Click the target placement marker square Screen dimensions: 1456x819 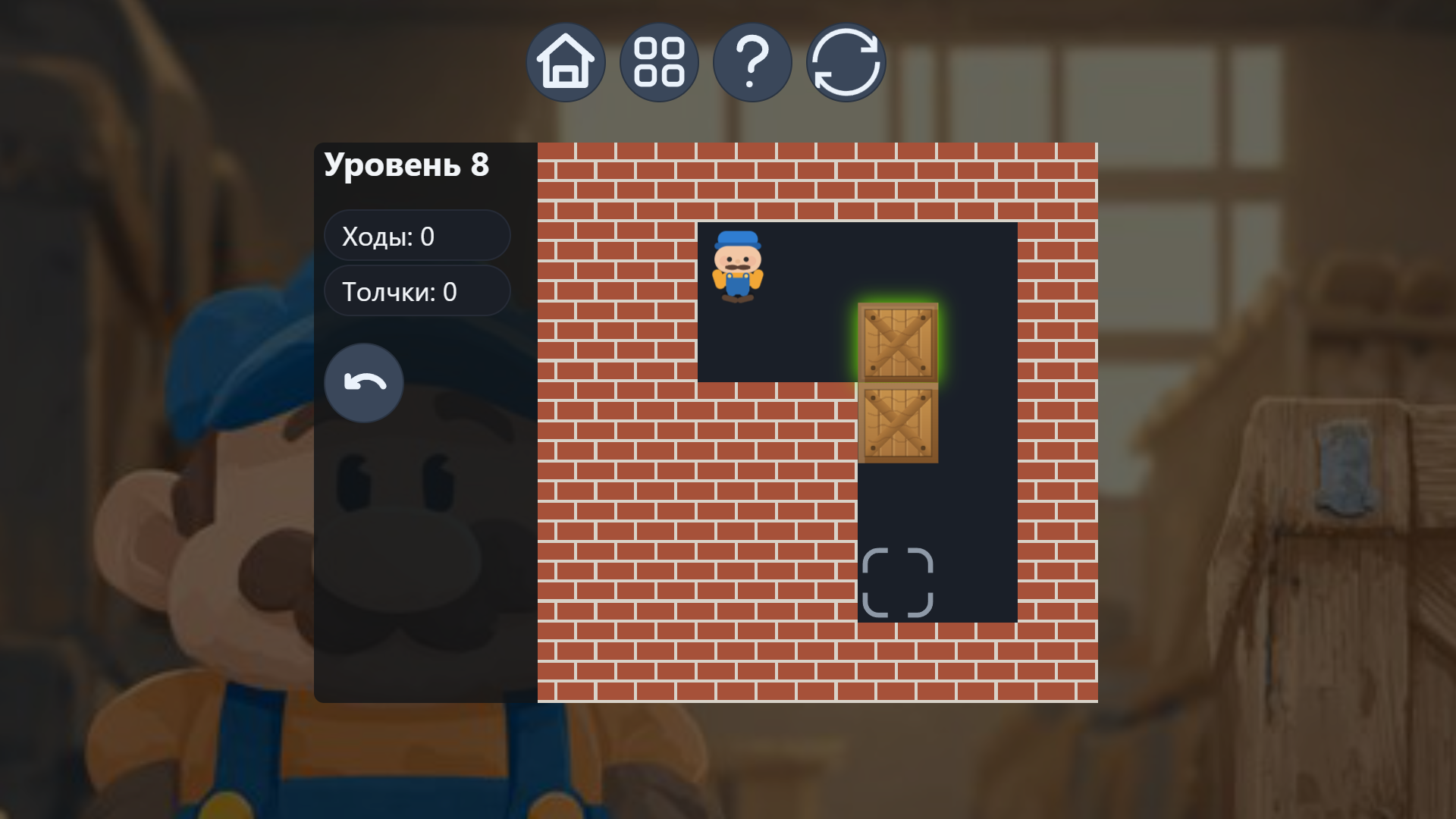(899, 582)
